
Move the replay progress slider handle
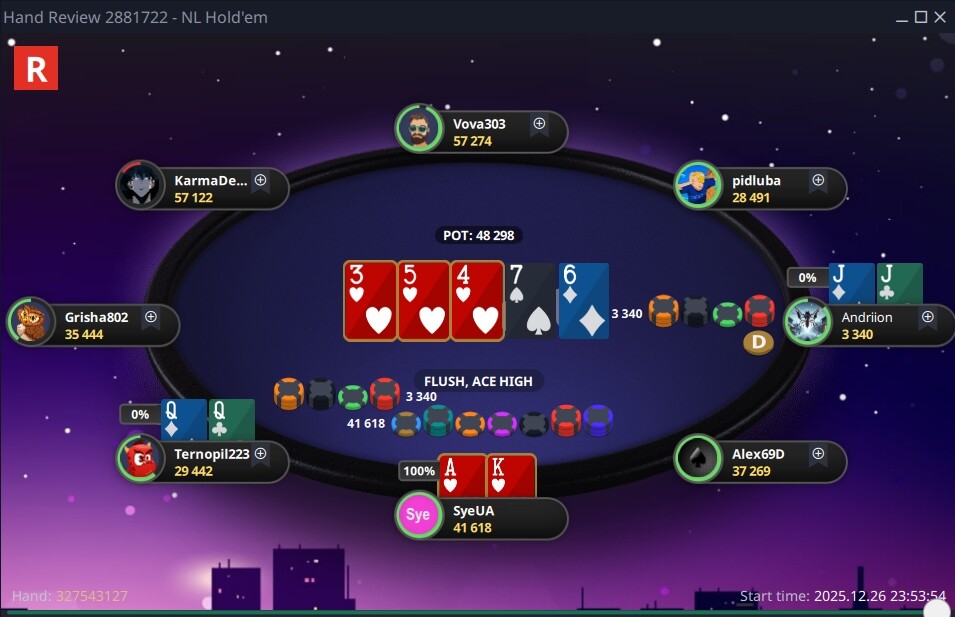click(x=936, y=609)
